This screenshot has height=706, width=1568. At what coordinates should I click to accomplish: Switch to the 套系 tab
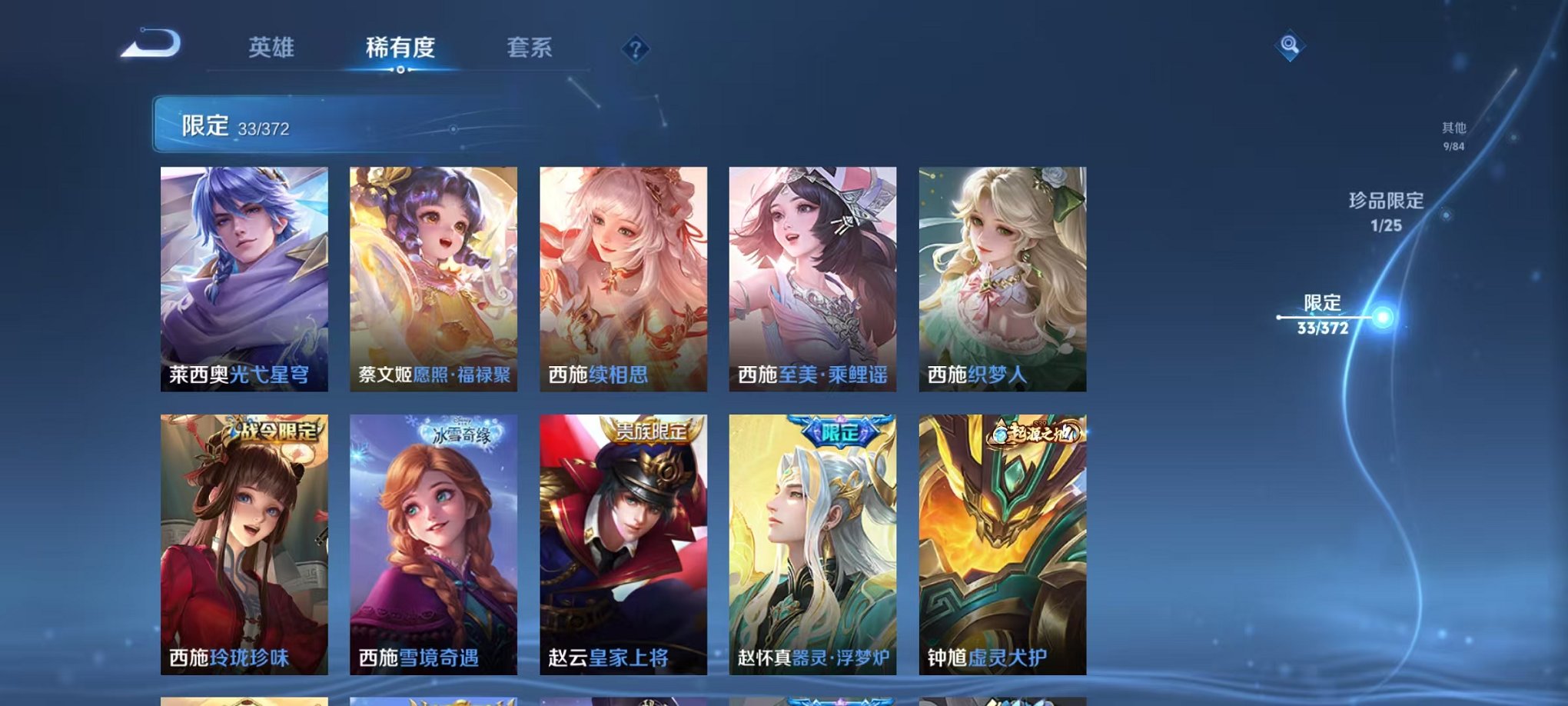pos(537,46)
